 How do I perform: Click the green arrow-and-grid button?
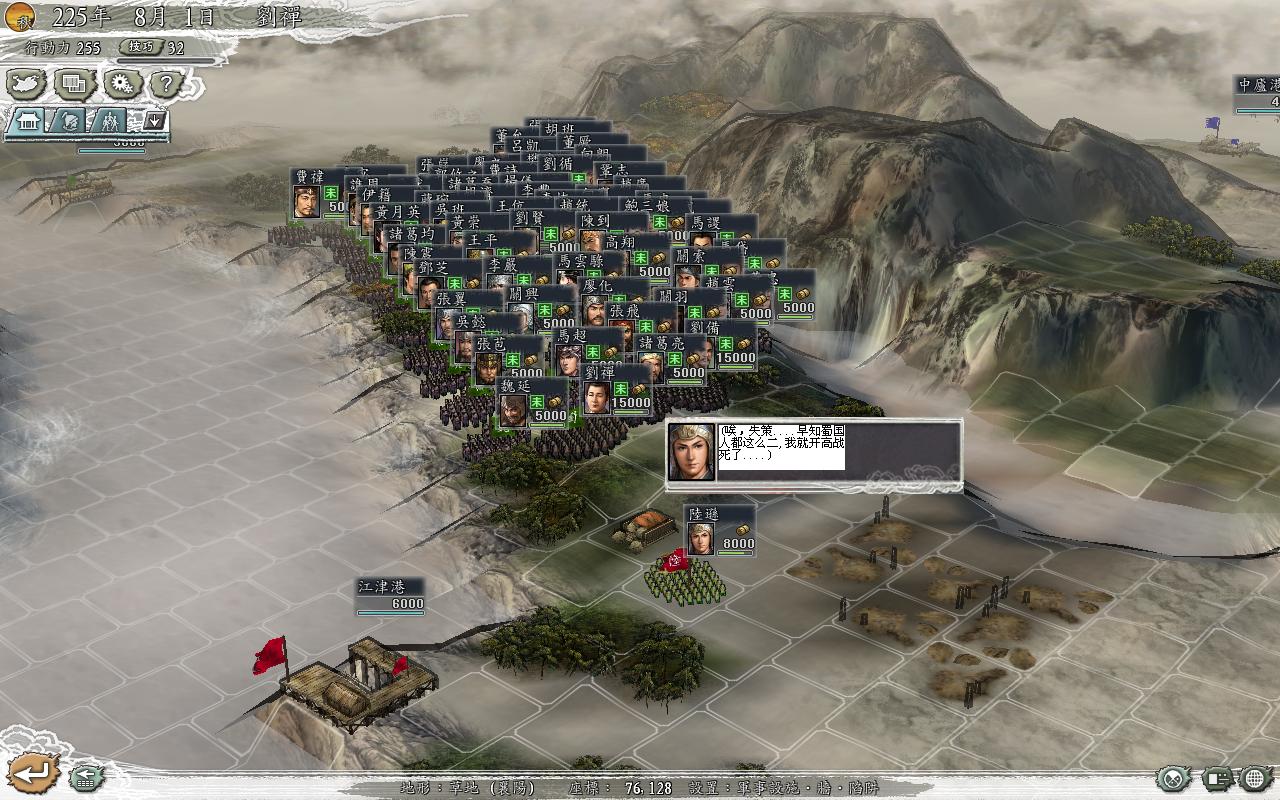[87, 774]
